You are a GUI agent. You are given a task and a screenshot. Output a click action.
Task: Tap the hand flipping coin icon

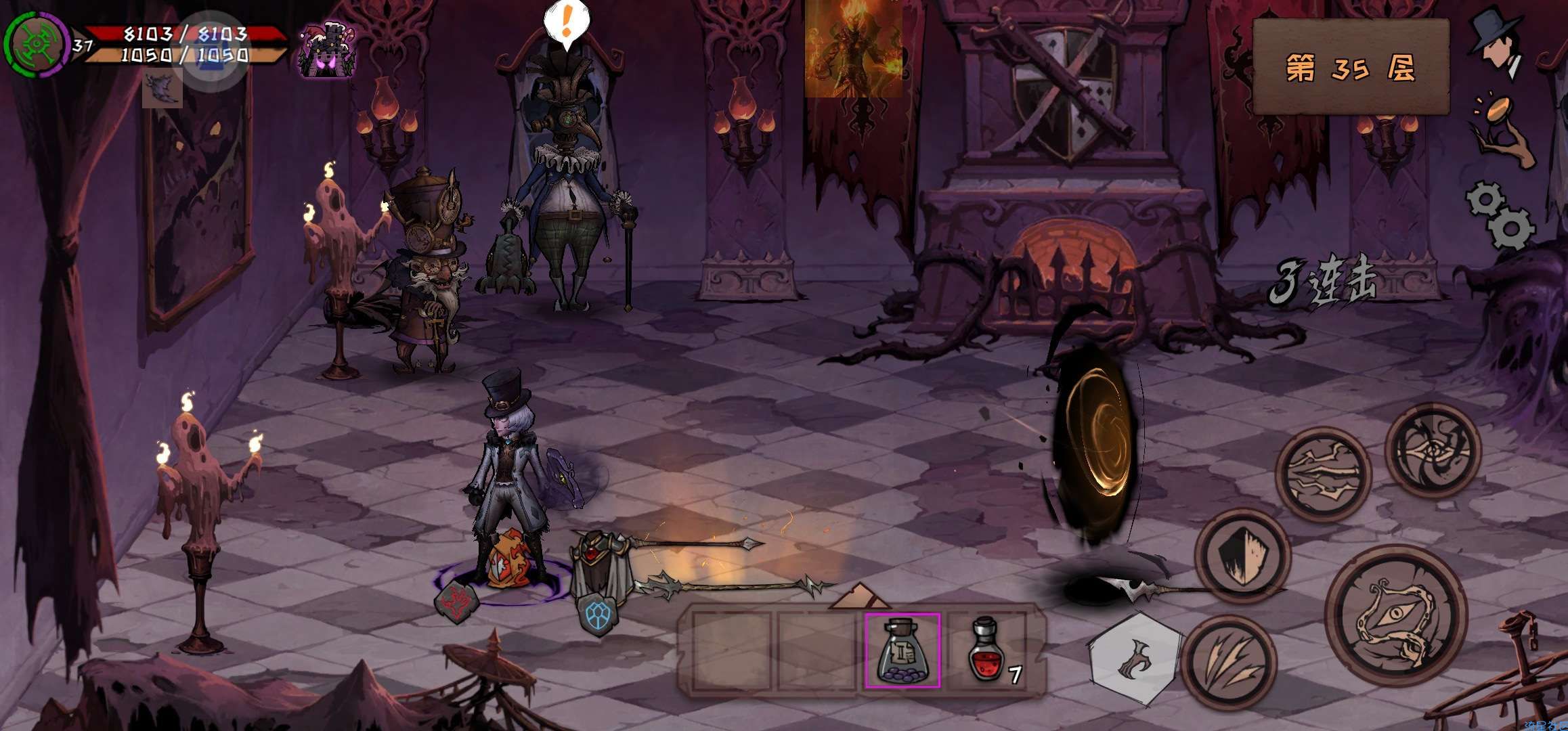tap(1502, 132)
